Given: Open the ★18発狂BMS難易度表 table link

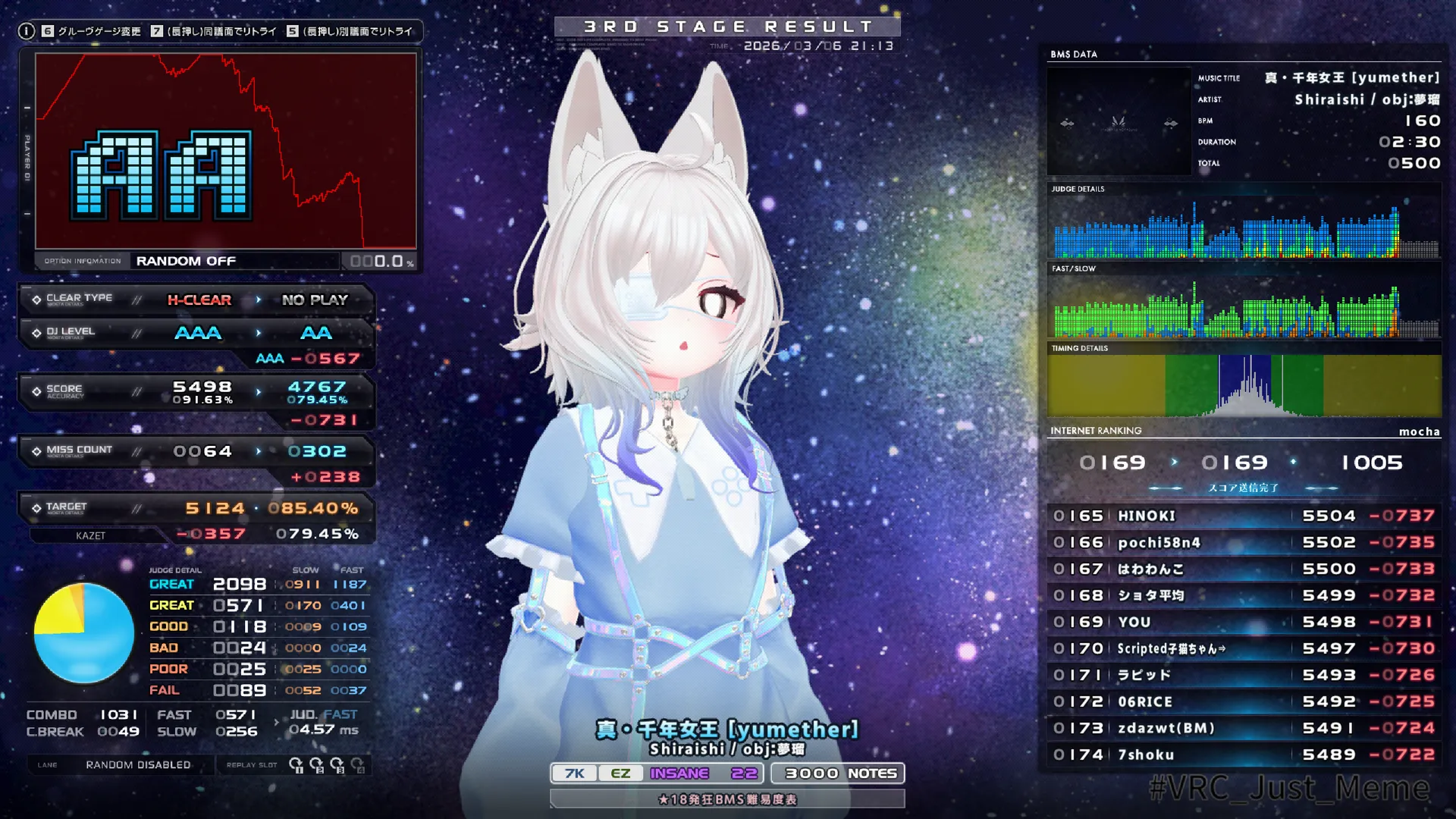Looking at the screenshot, I should pyautogui.click(x=727, y=799).
